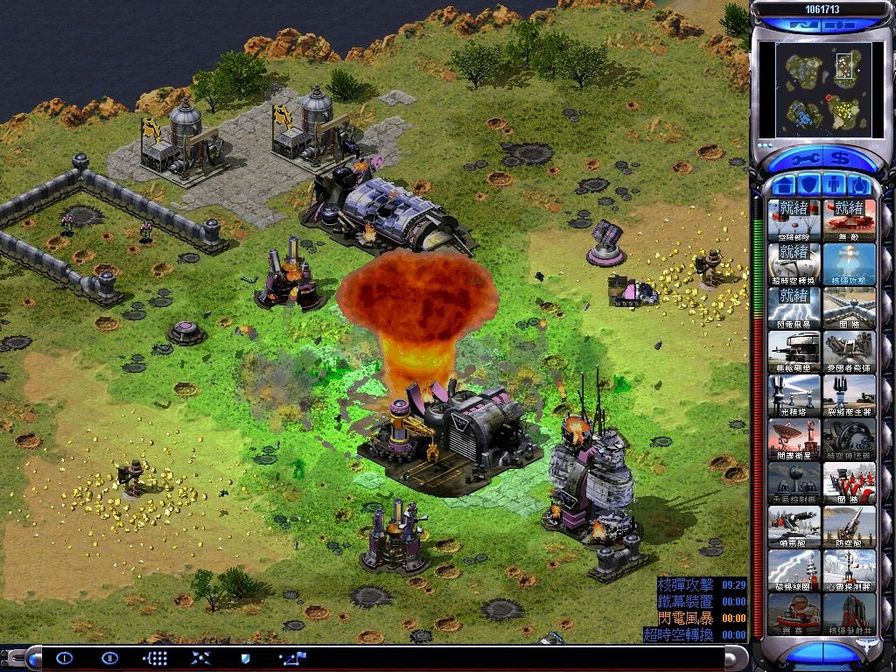Switch to the vehicles build tab
The width and height of the screenshot is (896, 672).
pyautogui.click(x=858, y=185)
